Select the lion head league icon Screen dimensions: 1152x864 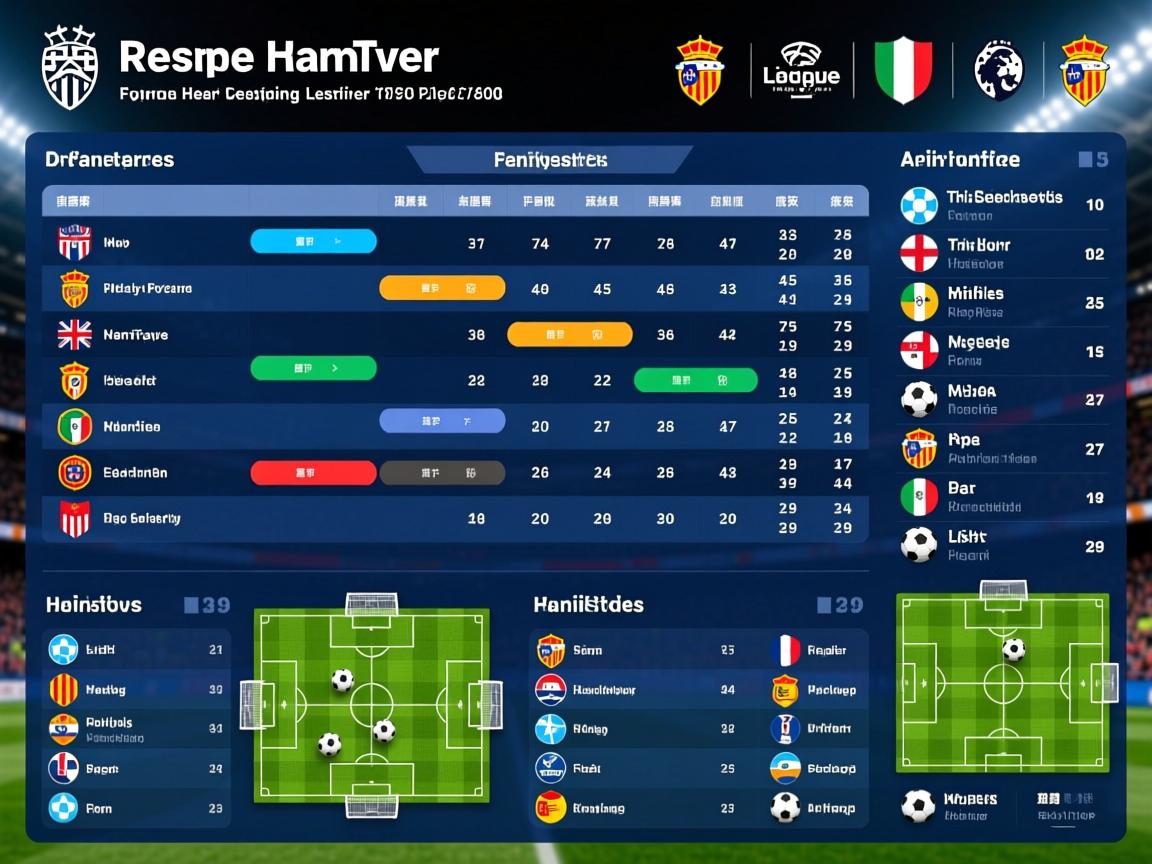pos(999,70)
